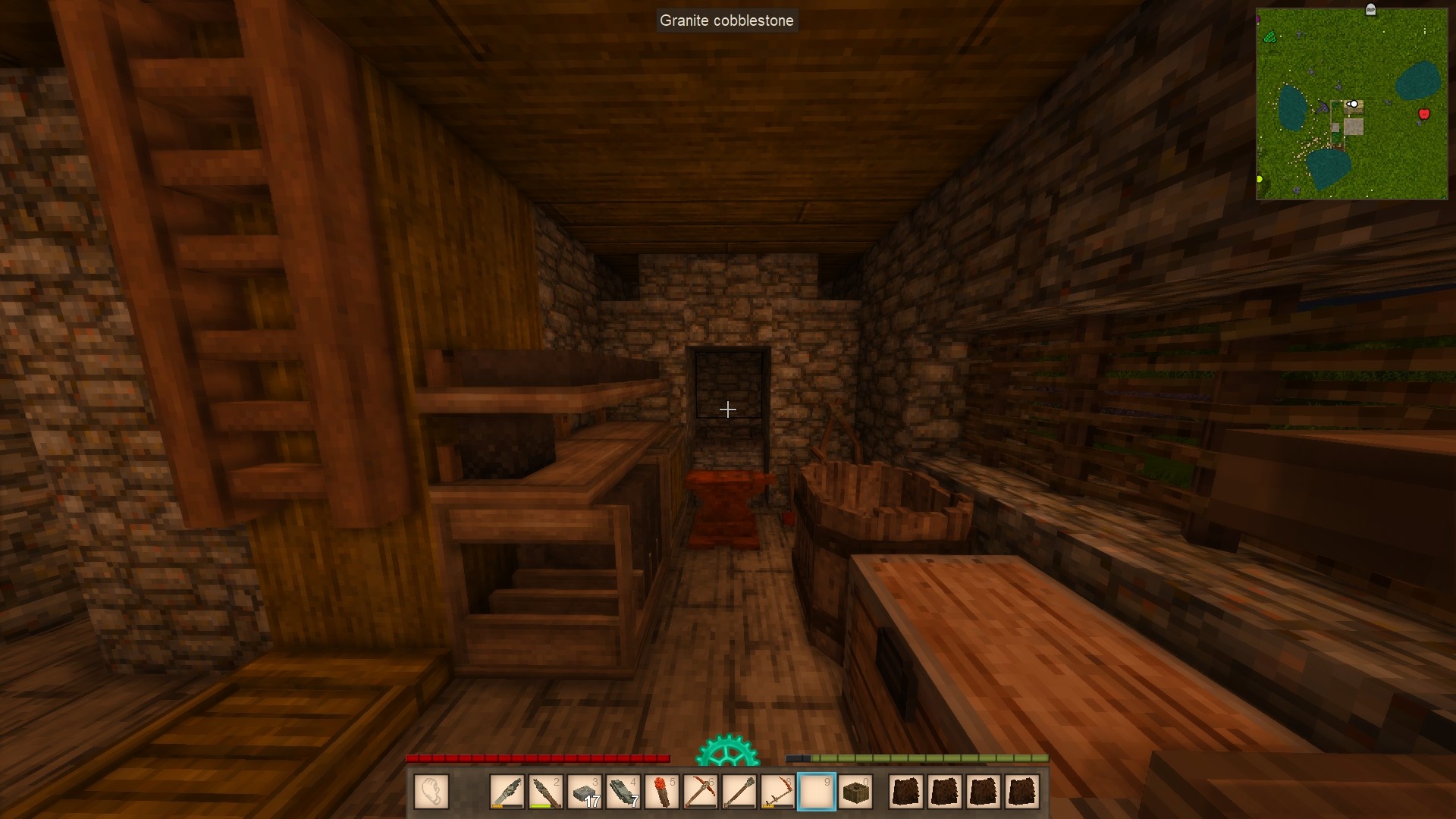Pick the stack of 7 rocks
Screen dimensions: 1456x819
tap(623, 792)
